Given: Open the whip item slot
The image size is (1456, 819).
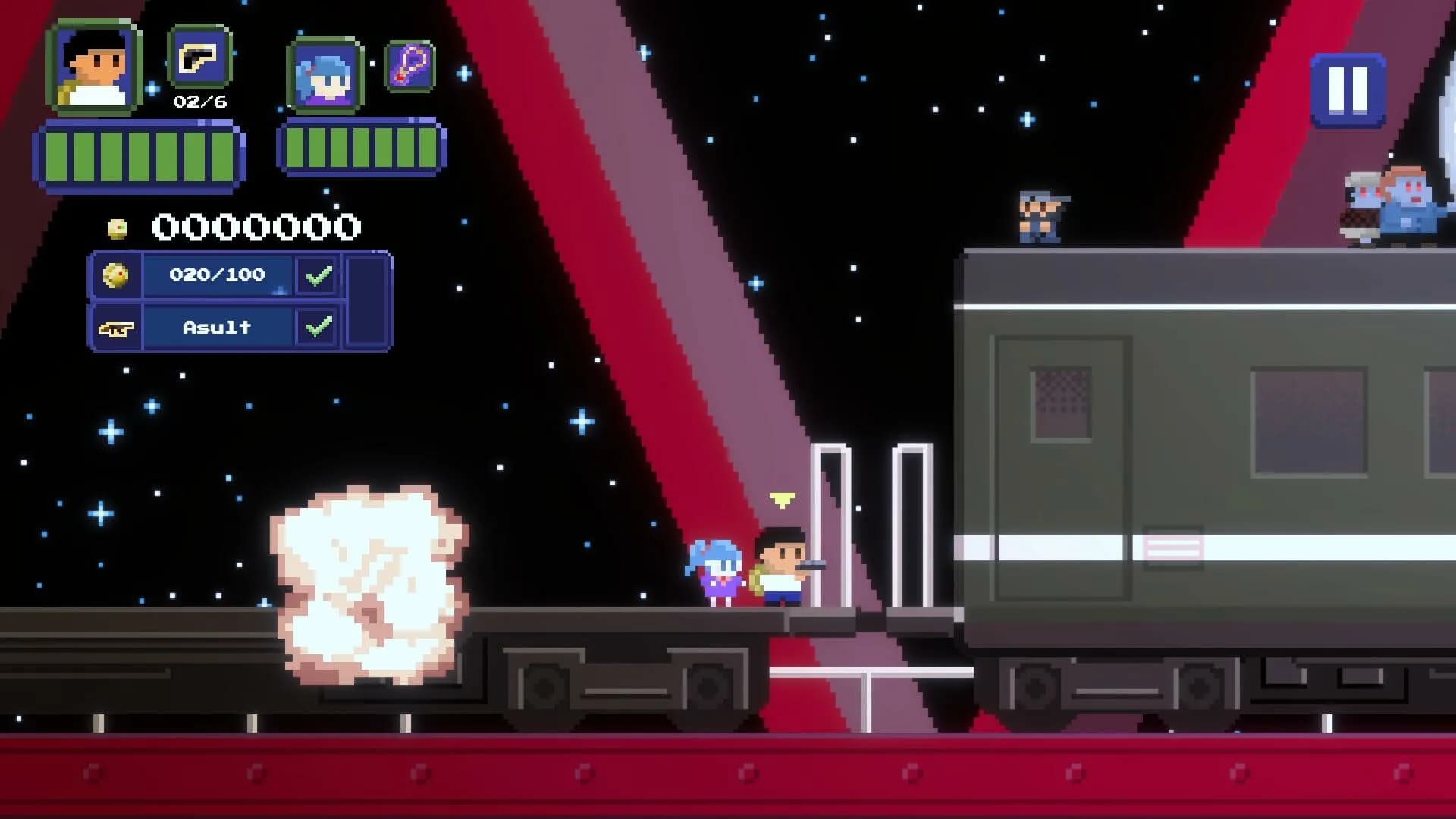Looking at the screenshot, I should click(409, 68).
